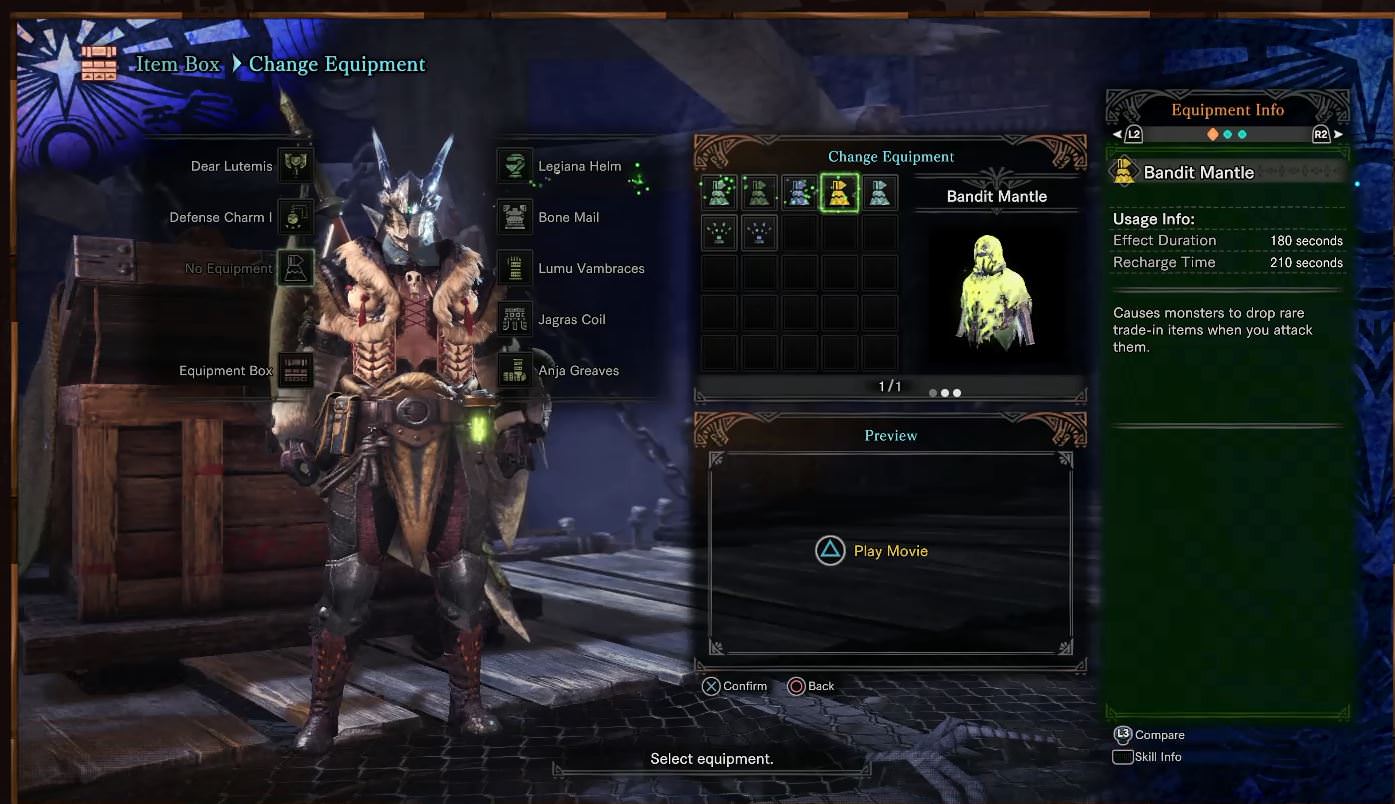Open the Equipment Box
1395x804 pixels.
(296, 370)
